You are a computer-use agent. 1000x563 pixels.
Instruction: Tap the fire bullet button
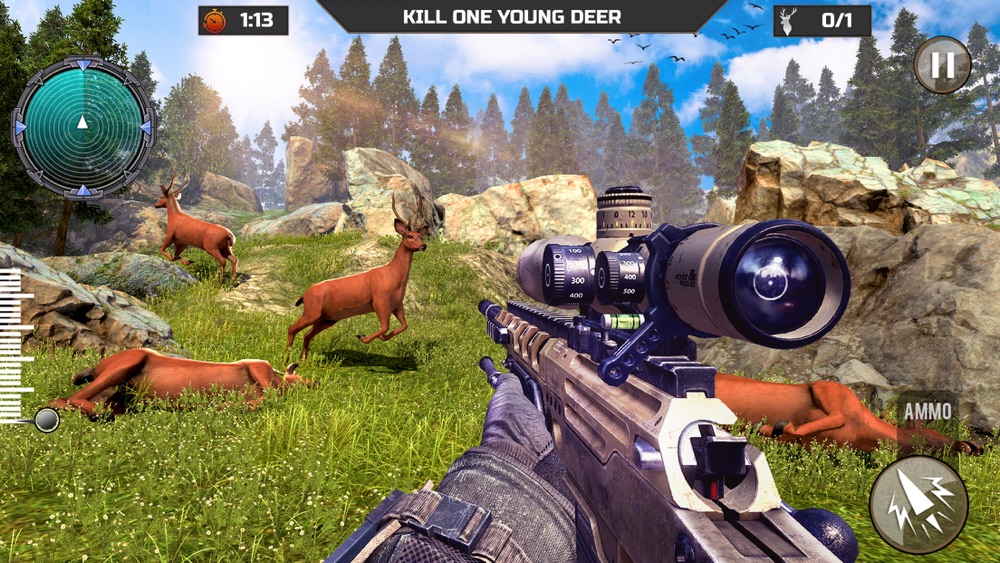[918, 505]
